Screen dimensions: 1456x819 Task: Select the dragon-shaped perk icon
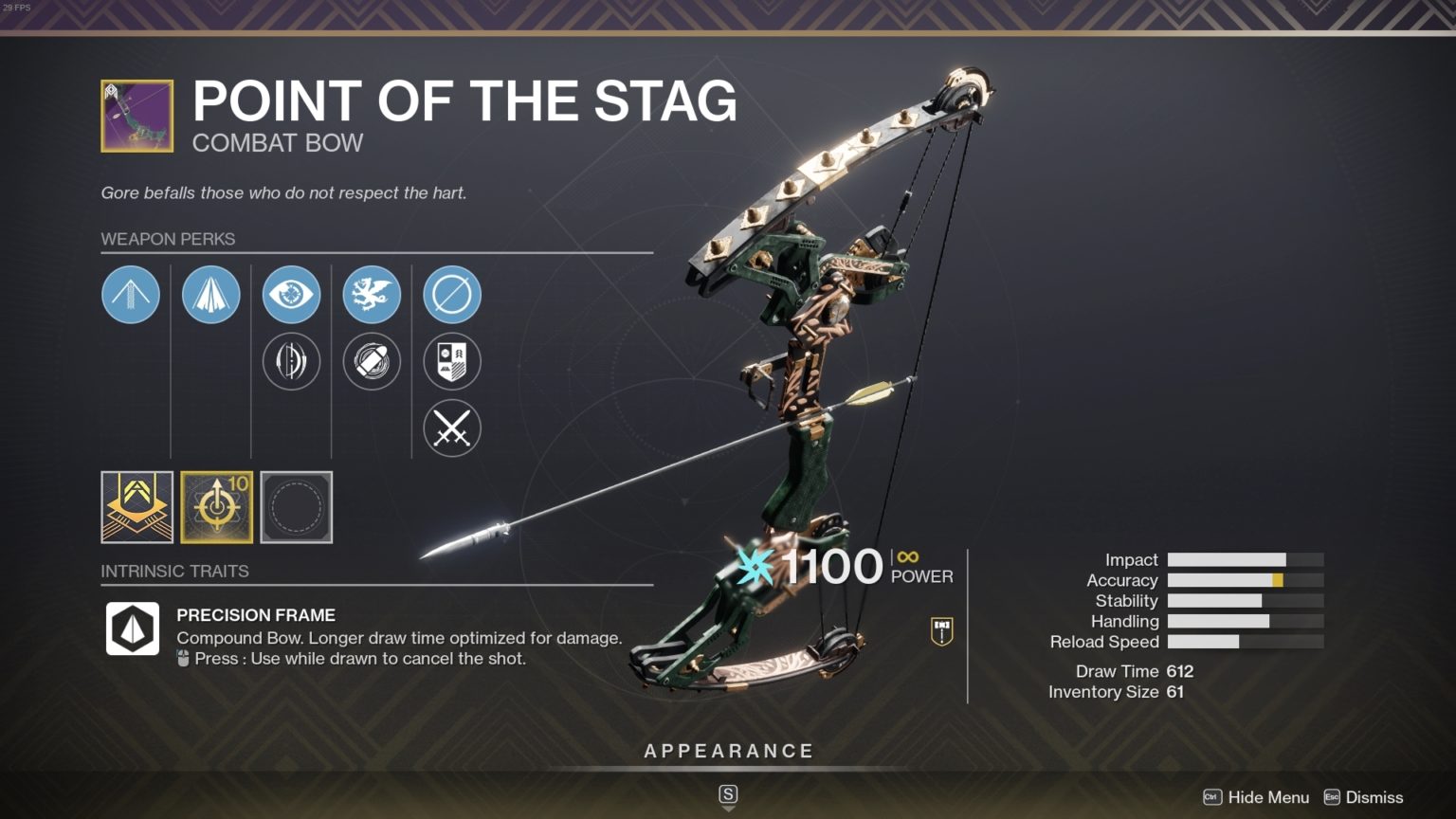click(372, 294)
